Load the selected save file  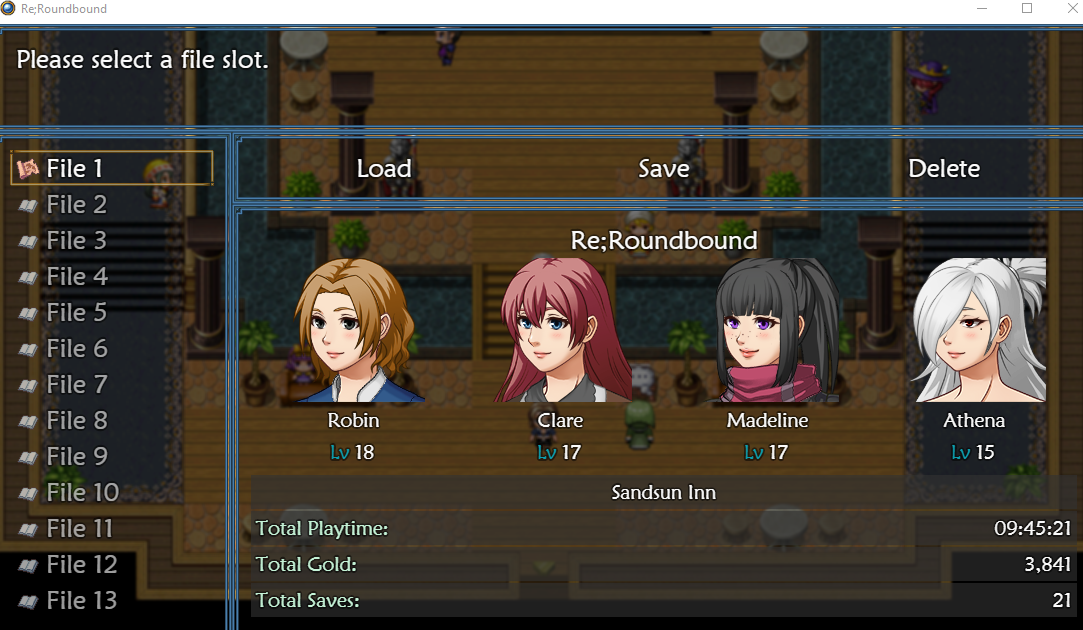pos(384,169)
